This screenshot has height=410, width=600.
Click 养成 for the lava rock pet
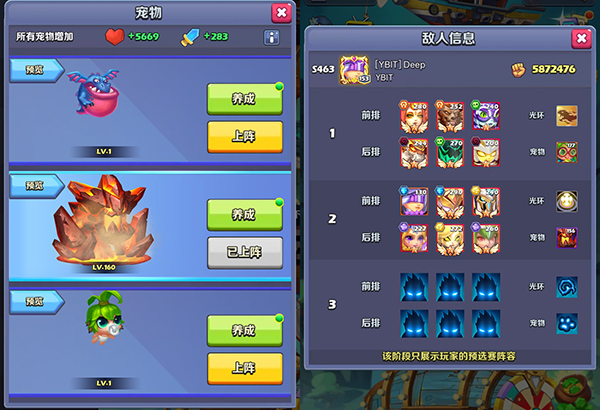click(244, 215)
